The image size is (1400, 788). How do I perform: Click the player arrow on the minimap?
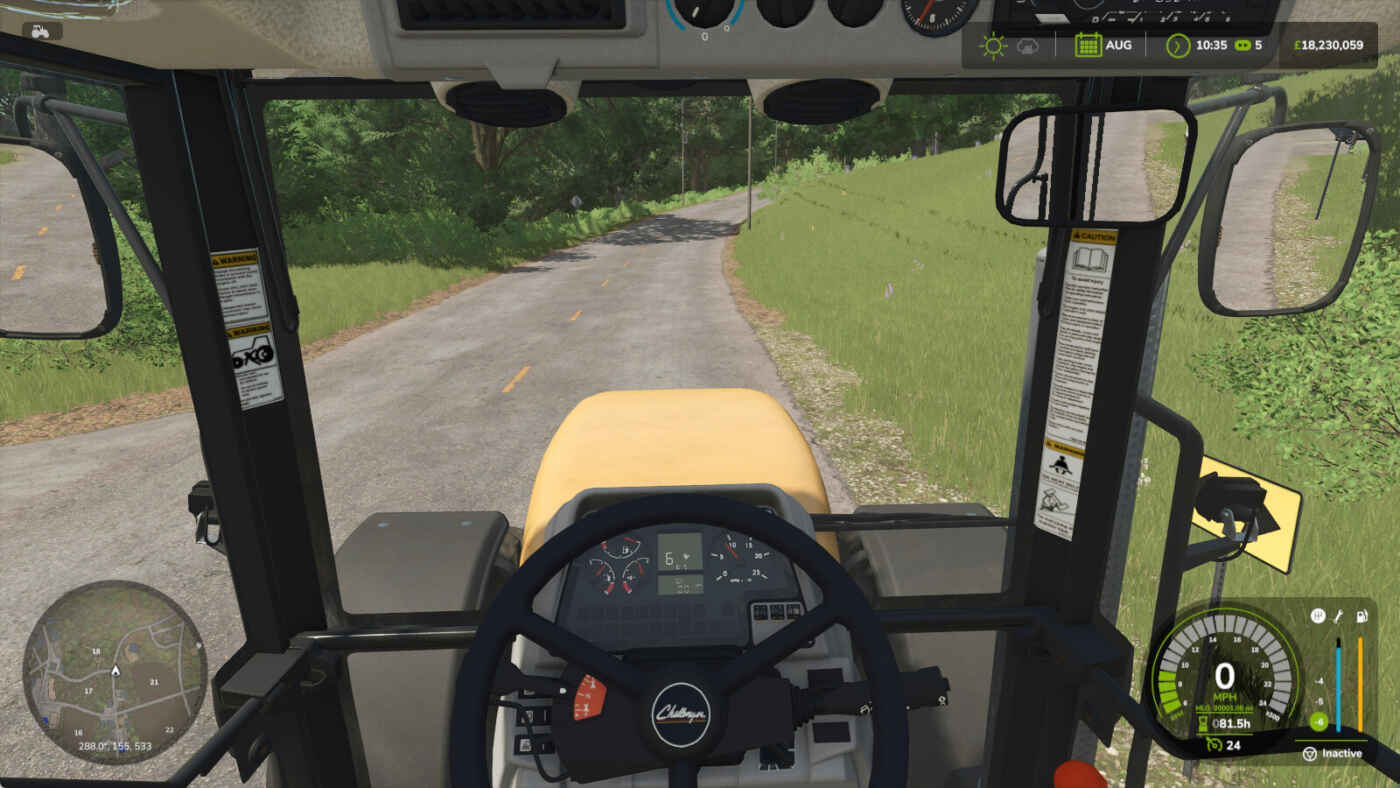pyautogui.click(x=114, y=672)
